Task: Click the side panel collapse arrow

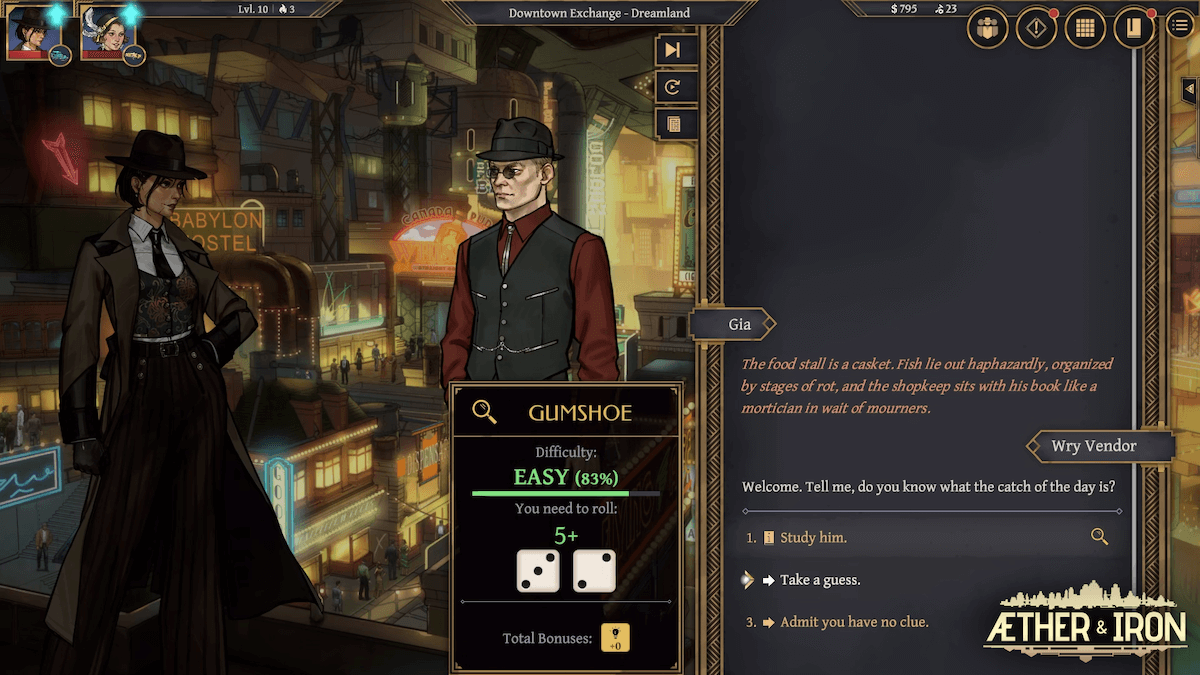Action: [x=1189, y=89]
